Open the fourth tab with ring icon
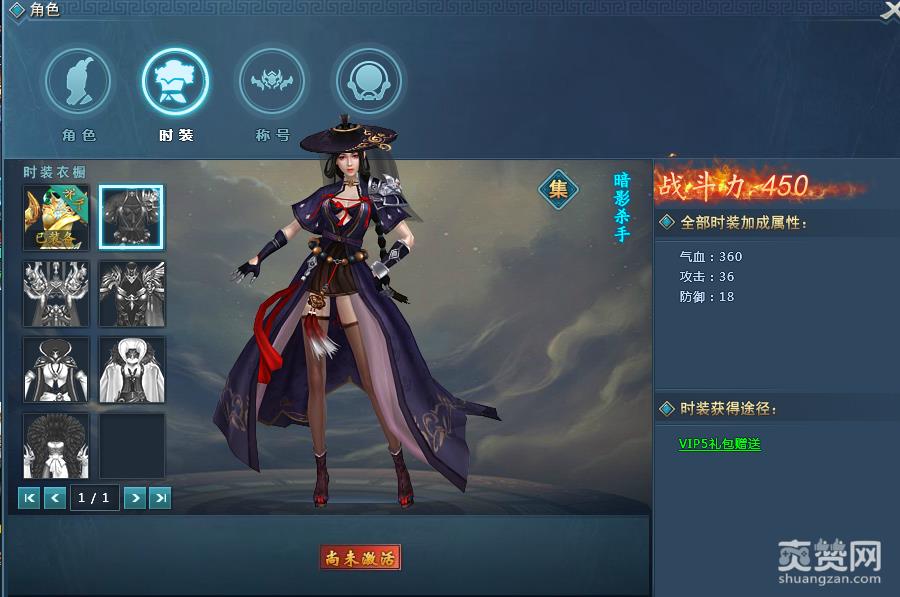This screenshot has width=900, height=597. 368,82
